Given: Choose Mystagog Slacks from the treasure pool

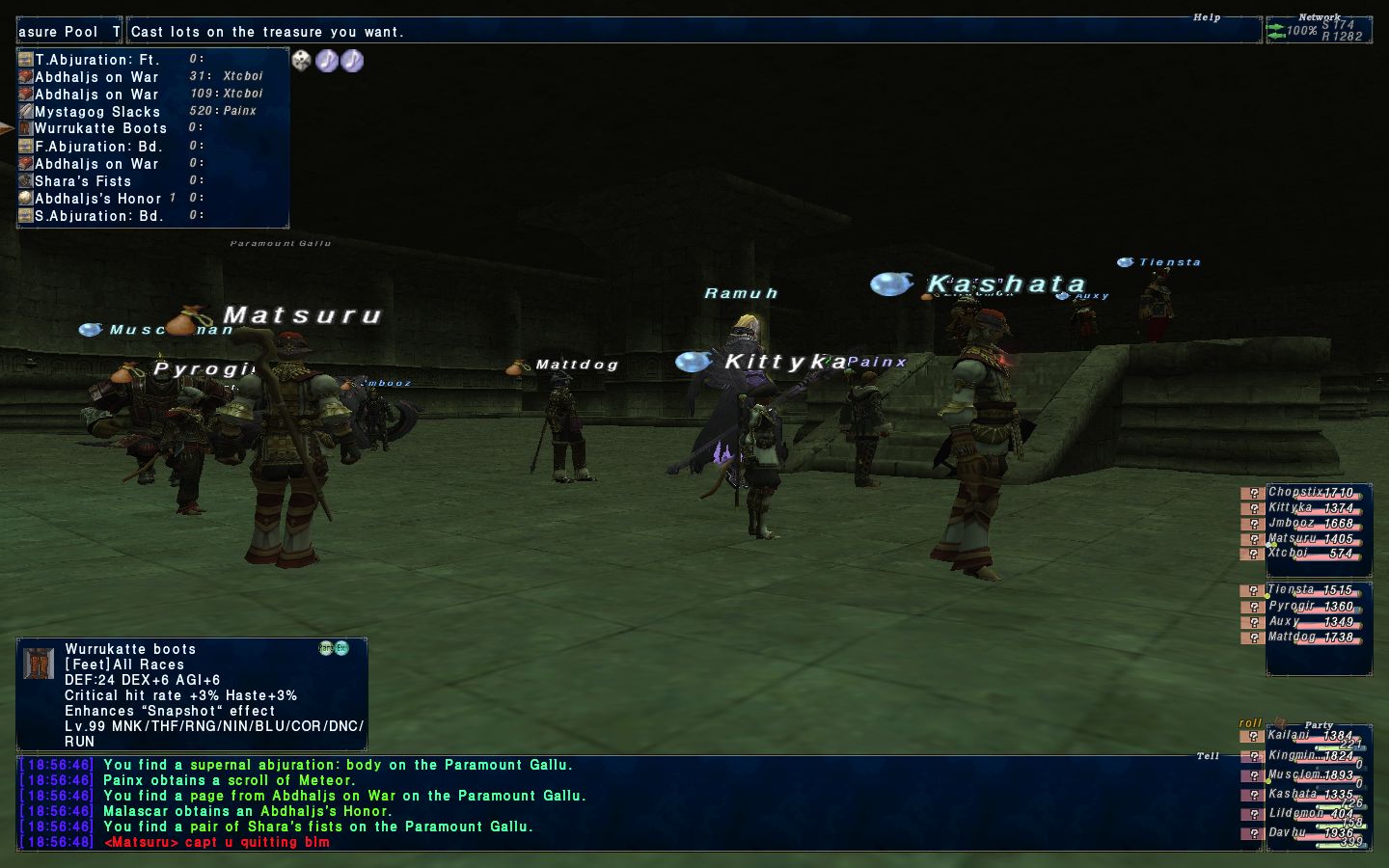Looking at the screenshot, I should 96,112.
